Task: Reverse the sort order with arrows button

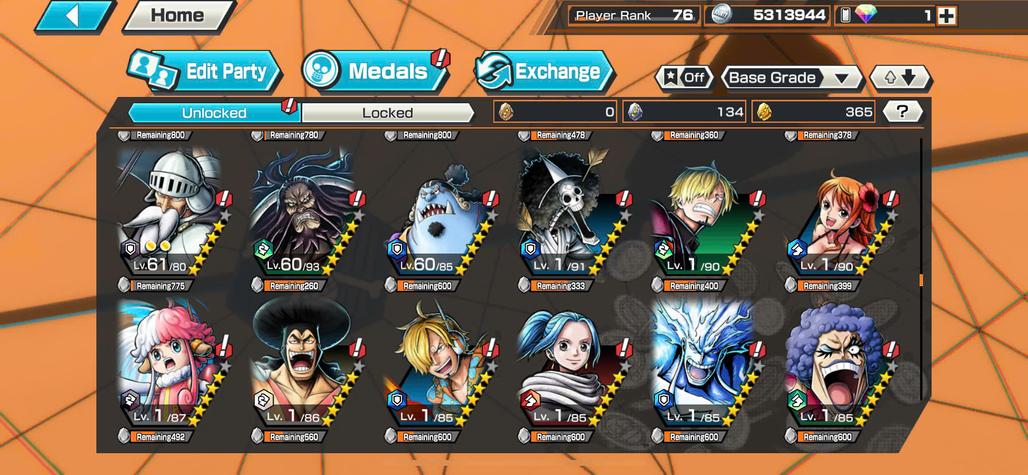Action: point(899,78)
